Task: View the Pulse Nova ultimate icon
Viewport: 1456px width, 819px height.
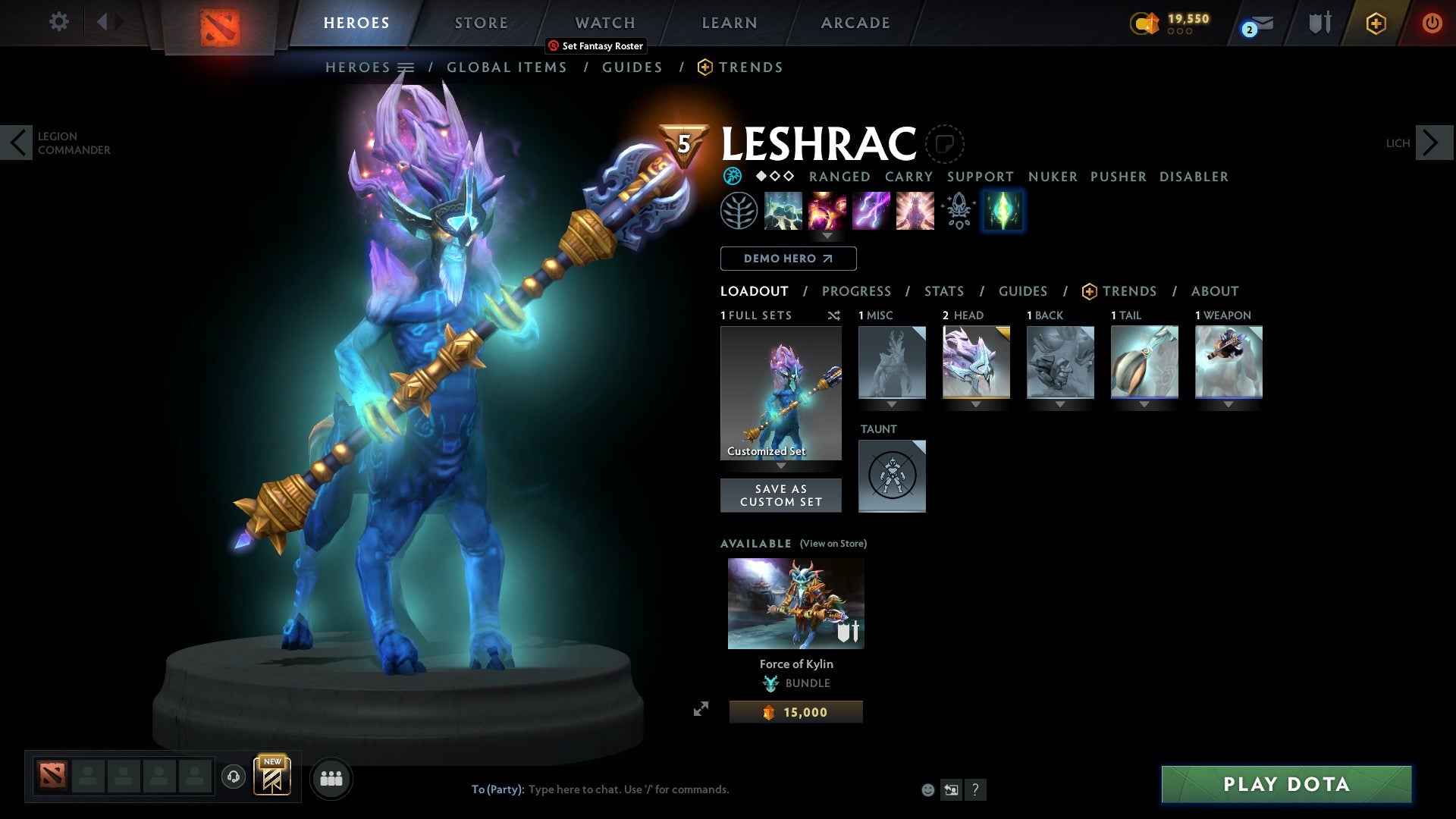Action: [914, 211]
